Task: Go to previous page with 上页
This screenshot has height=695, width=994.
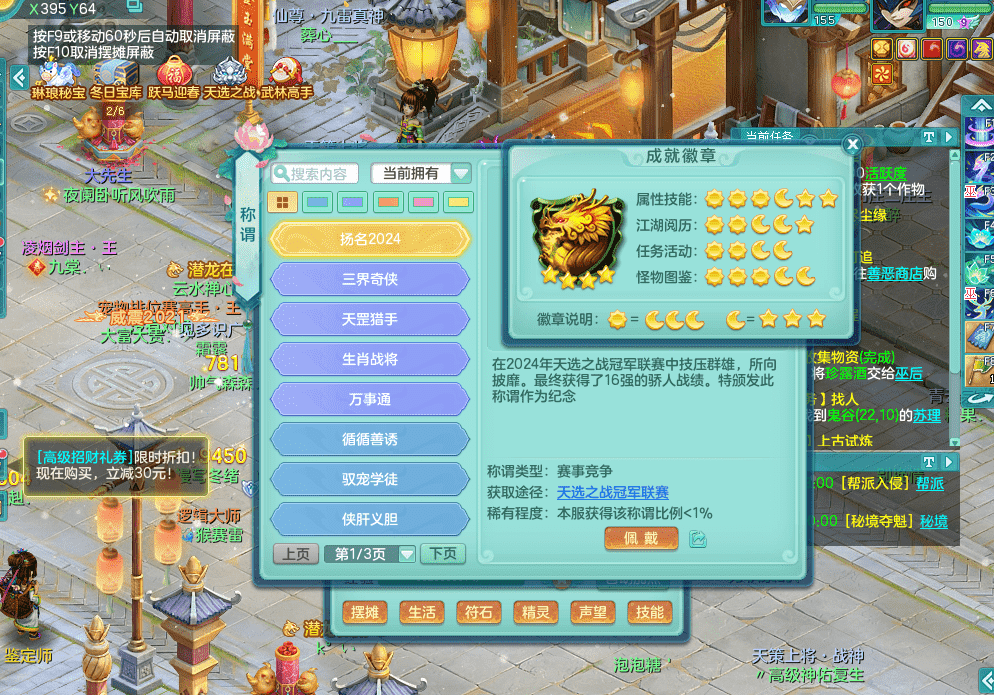Action: point(295,554)
